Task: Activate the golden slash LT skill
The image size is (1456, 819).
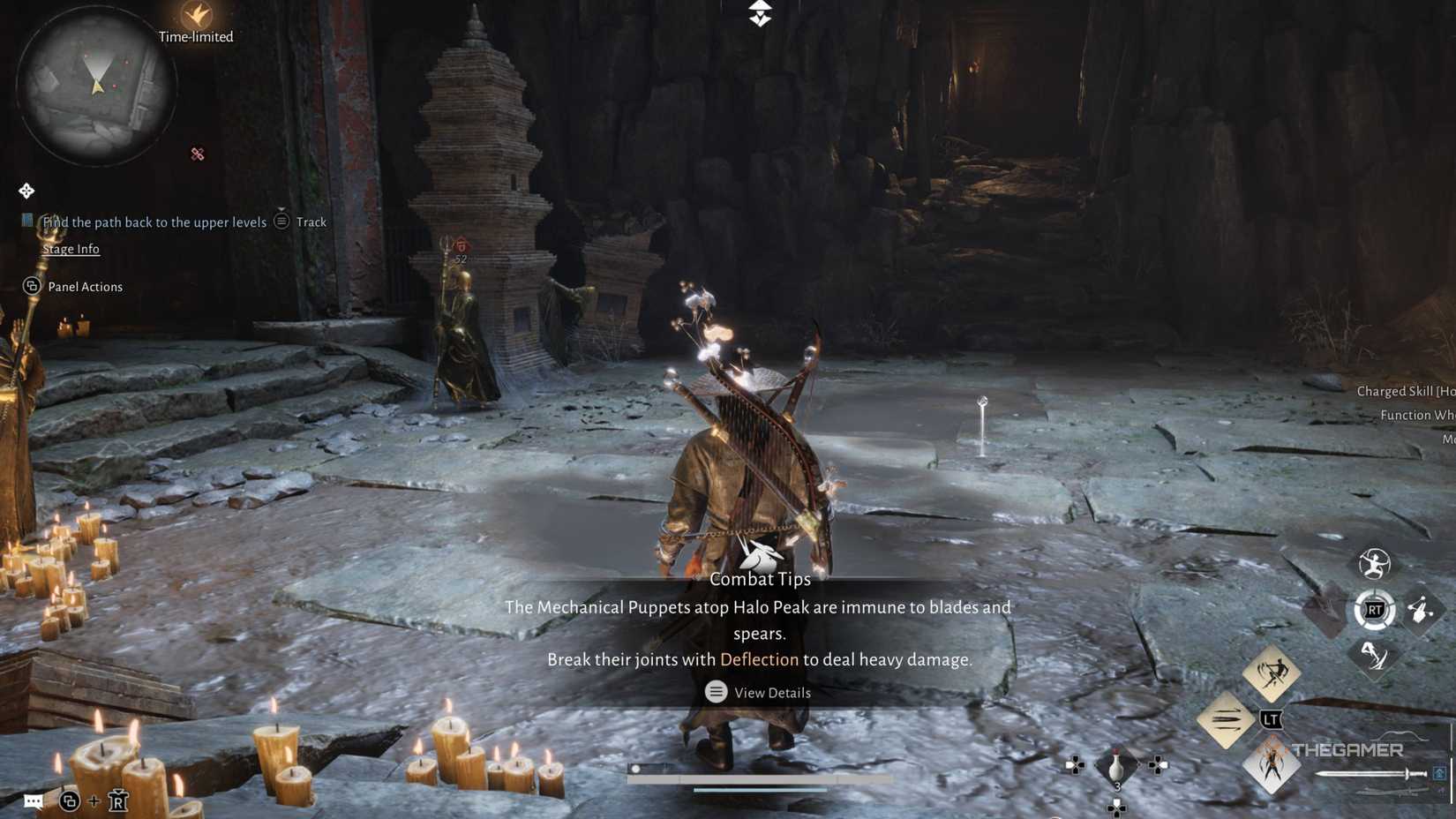Action: (1272, 673)
